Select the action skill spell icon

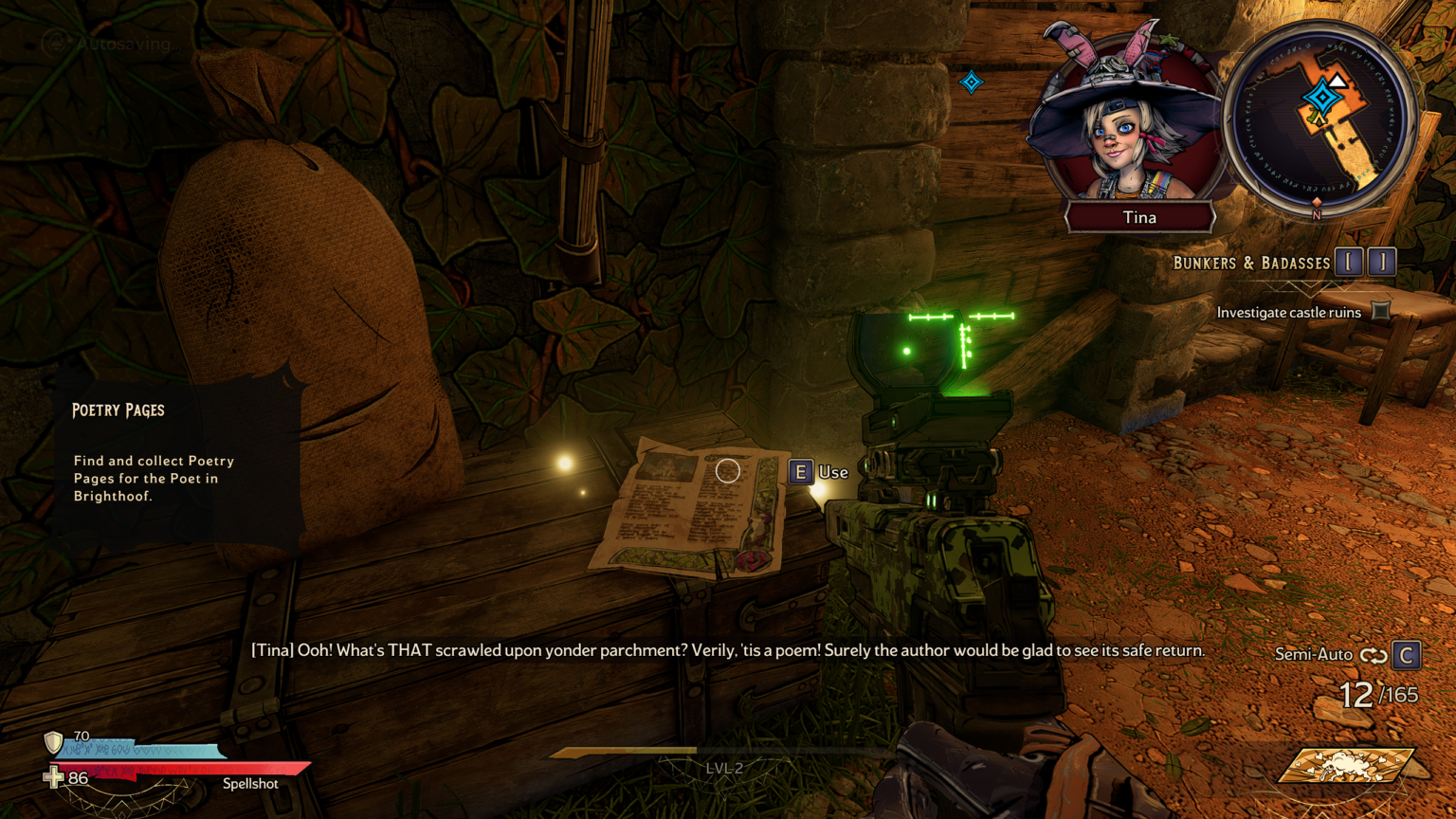click(x=1346, y=765)
